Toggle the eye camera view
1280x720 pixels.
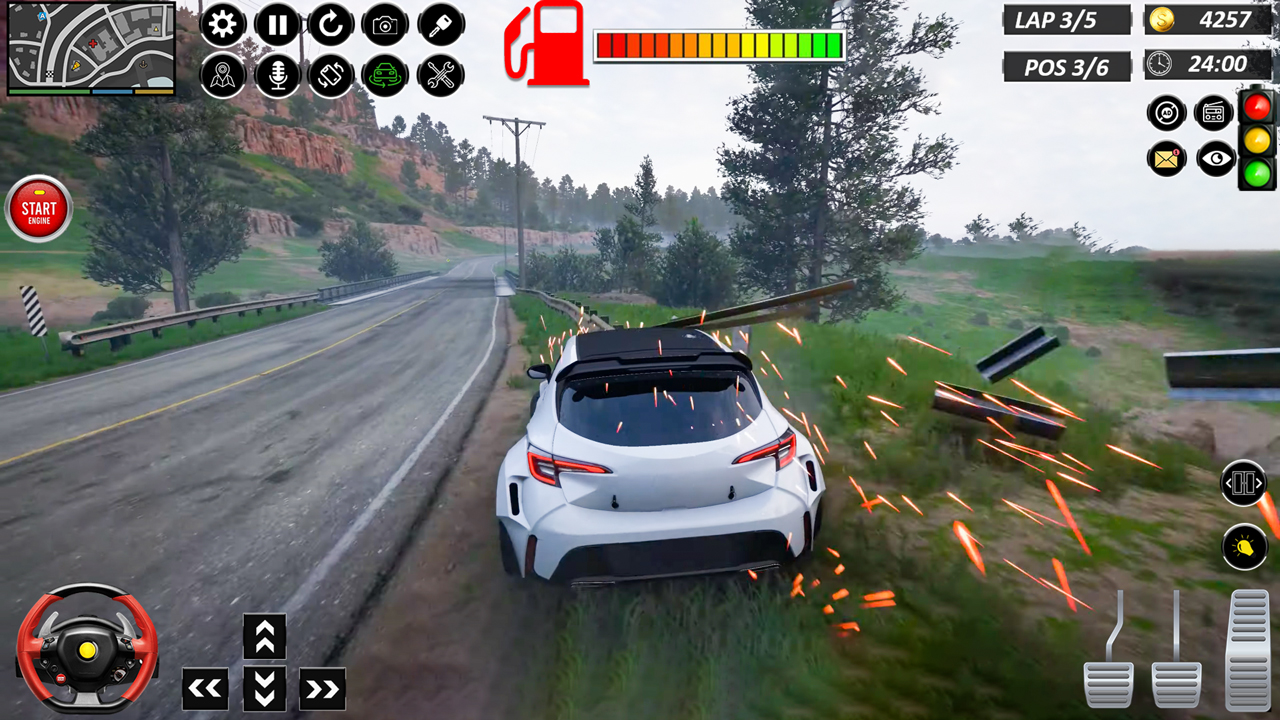pos(1214,160)
